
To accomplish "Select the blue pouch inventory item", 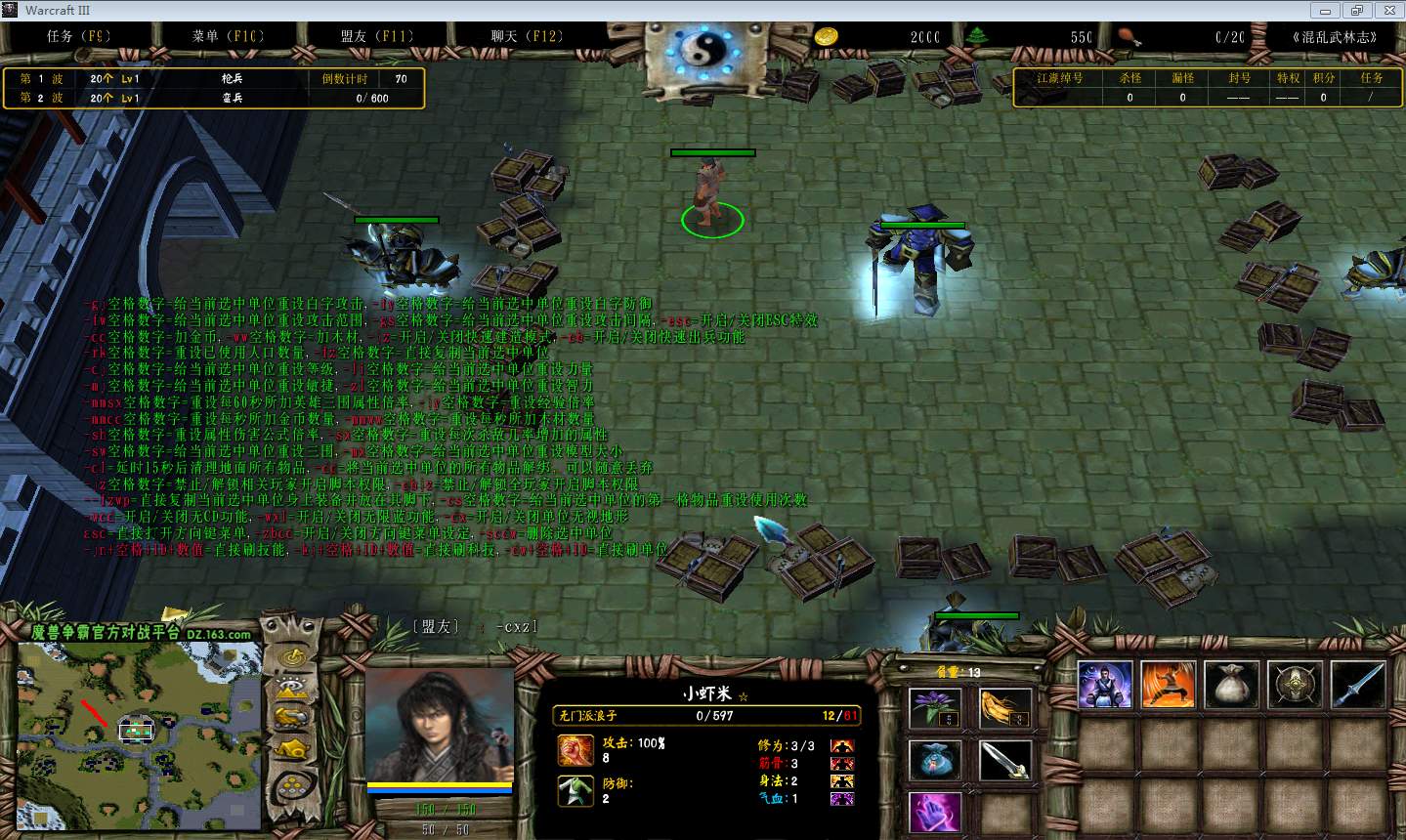I will pos(935,761).
